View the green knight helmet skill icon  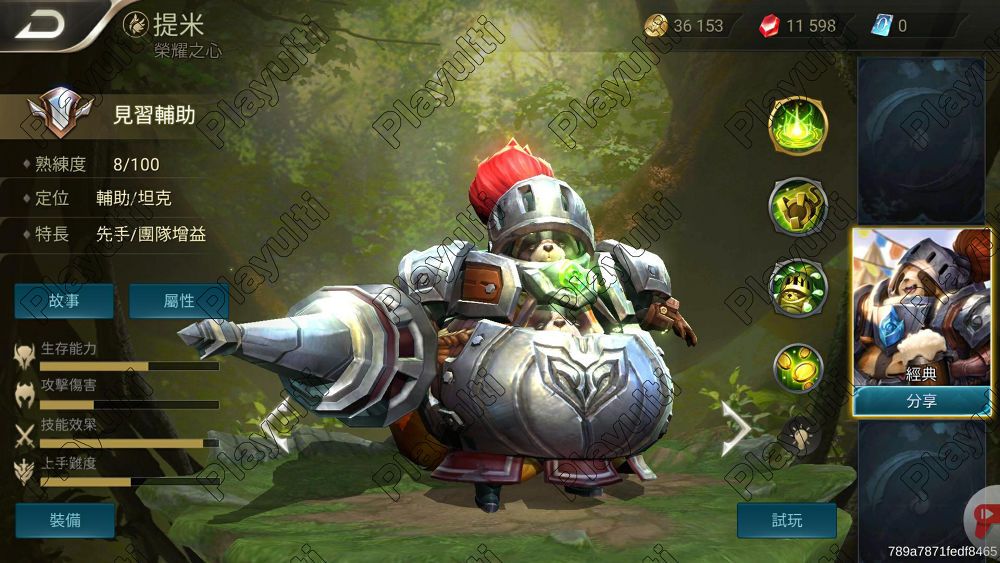coord(797,287)
